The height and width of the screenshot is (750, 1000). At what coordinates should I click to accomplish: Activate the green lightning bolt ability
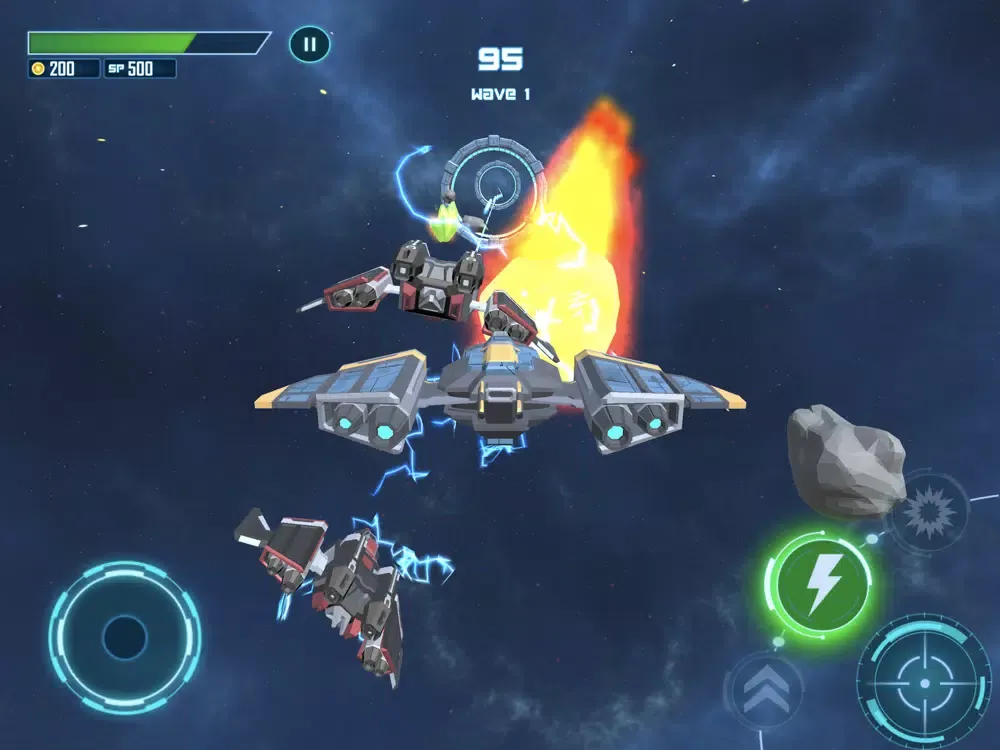tap(819, 584)
